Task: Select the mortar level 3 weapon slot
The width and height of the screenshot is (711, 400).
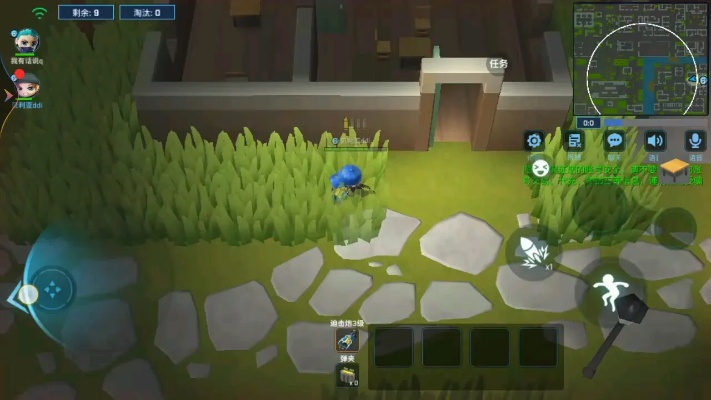Action: coord(347,341)
